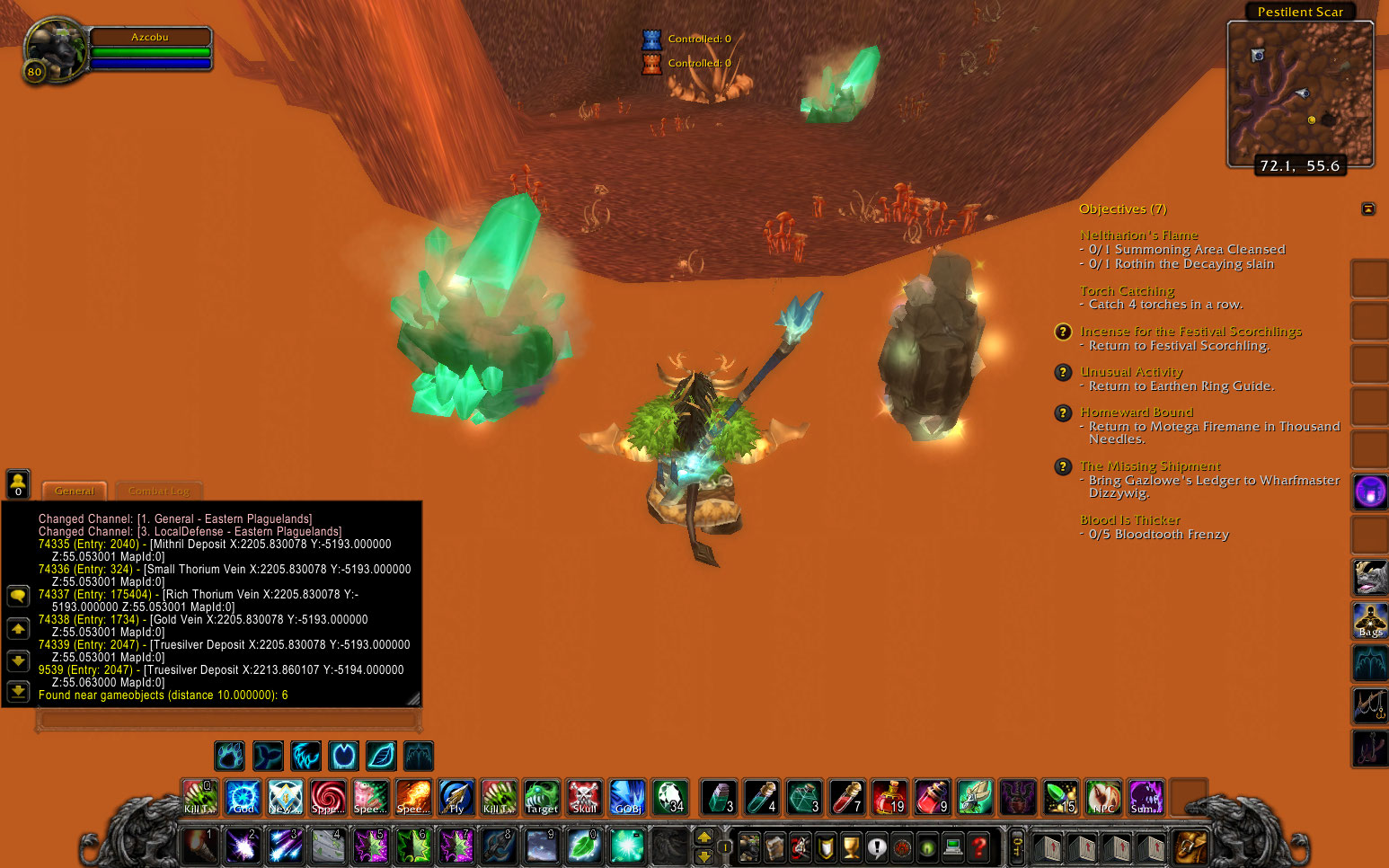Click the action bar page-up arrow

coord(703,837)
